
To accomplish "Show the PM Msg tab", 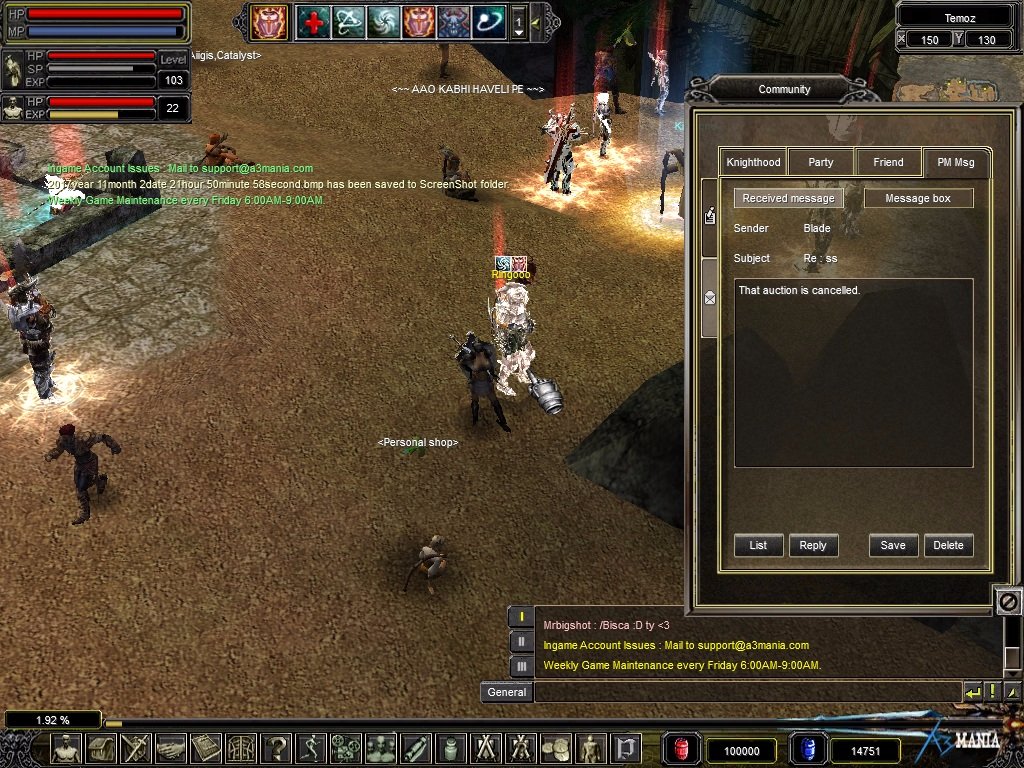I will pos(956,162).
